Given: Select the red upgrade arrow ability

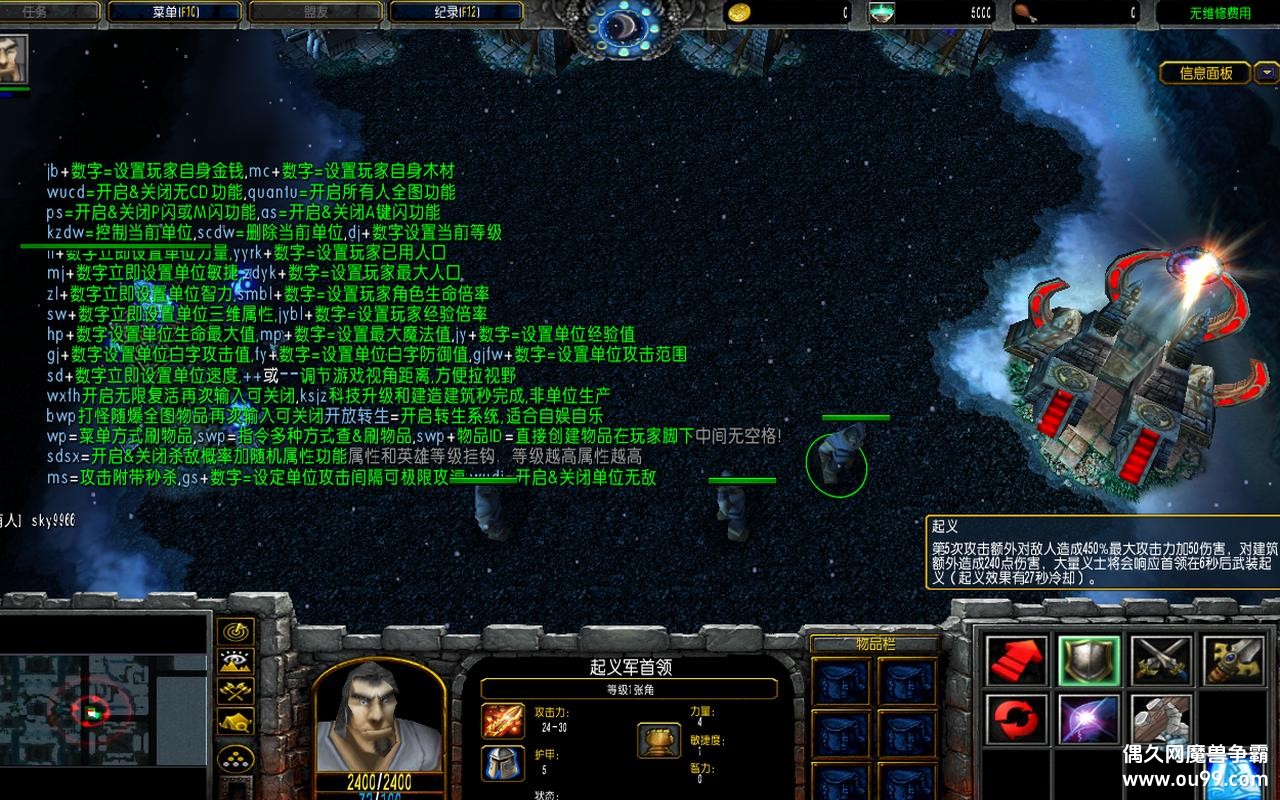Looking at the screenshot, I should (x=1015, y=661).
